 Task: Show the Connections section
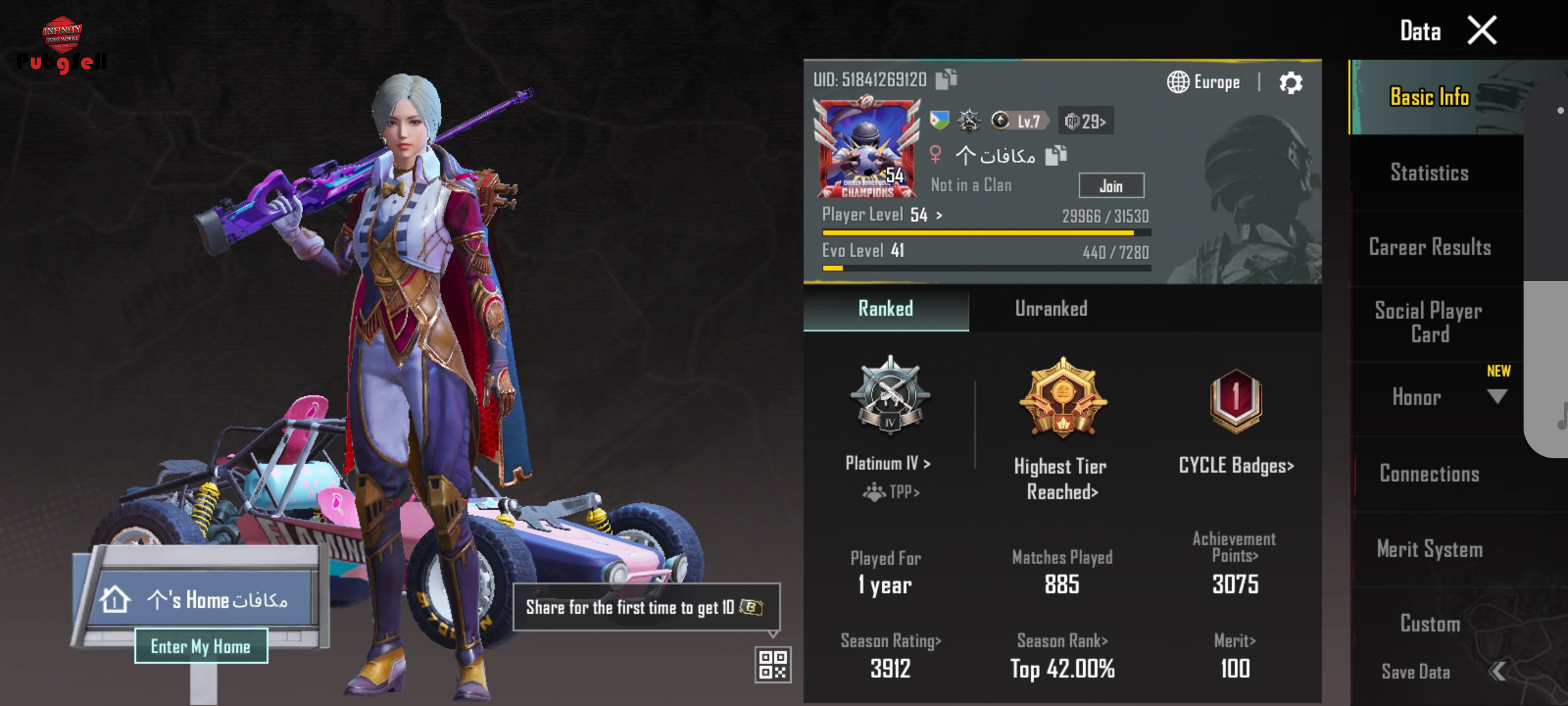pos(1429,473)
